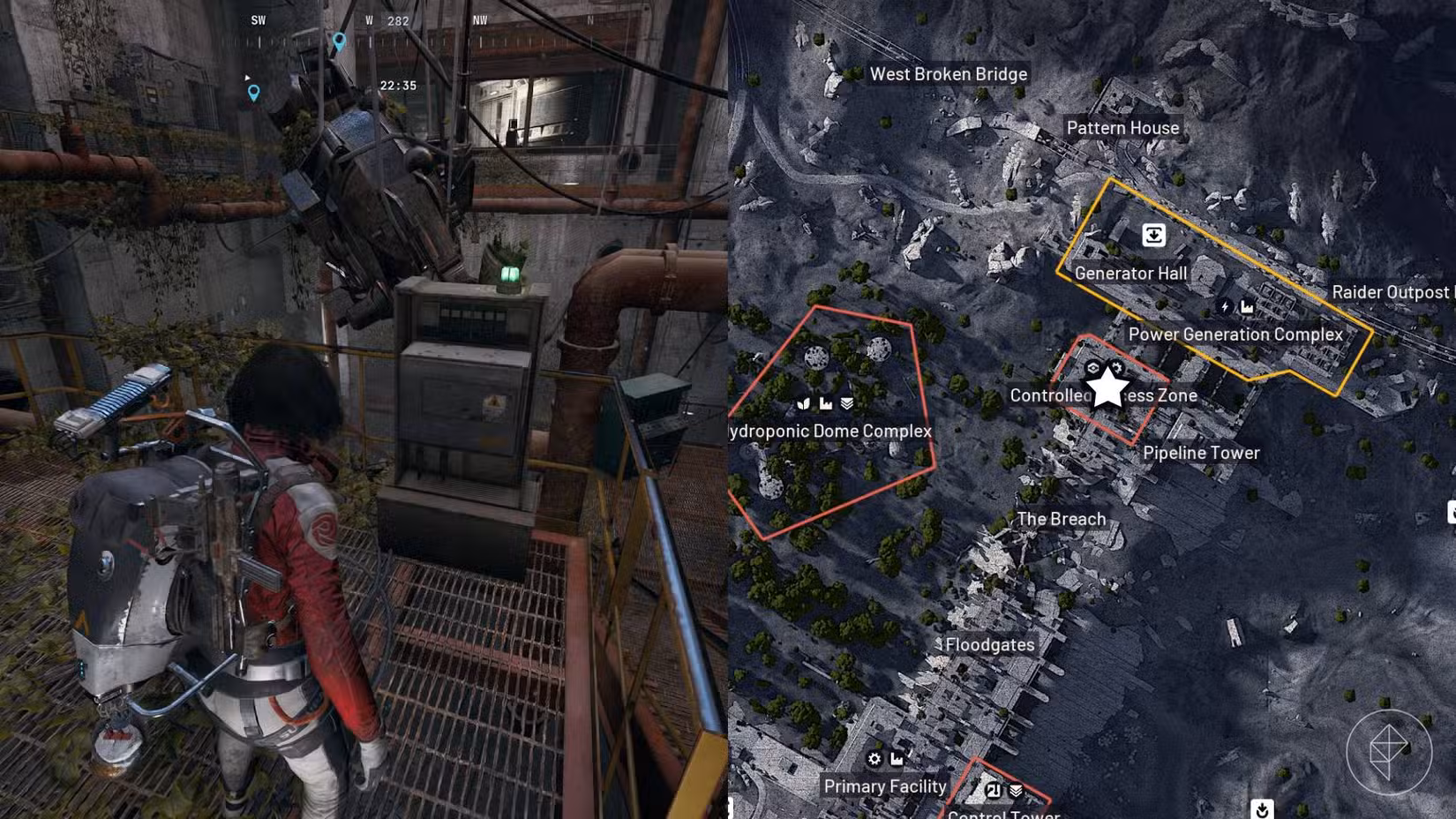Select the Raider Outpost label
This screenshot has width=1456, height=819.
pos(1391,292)
